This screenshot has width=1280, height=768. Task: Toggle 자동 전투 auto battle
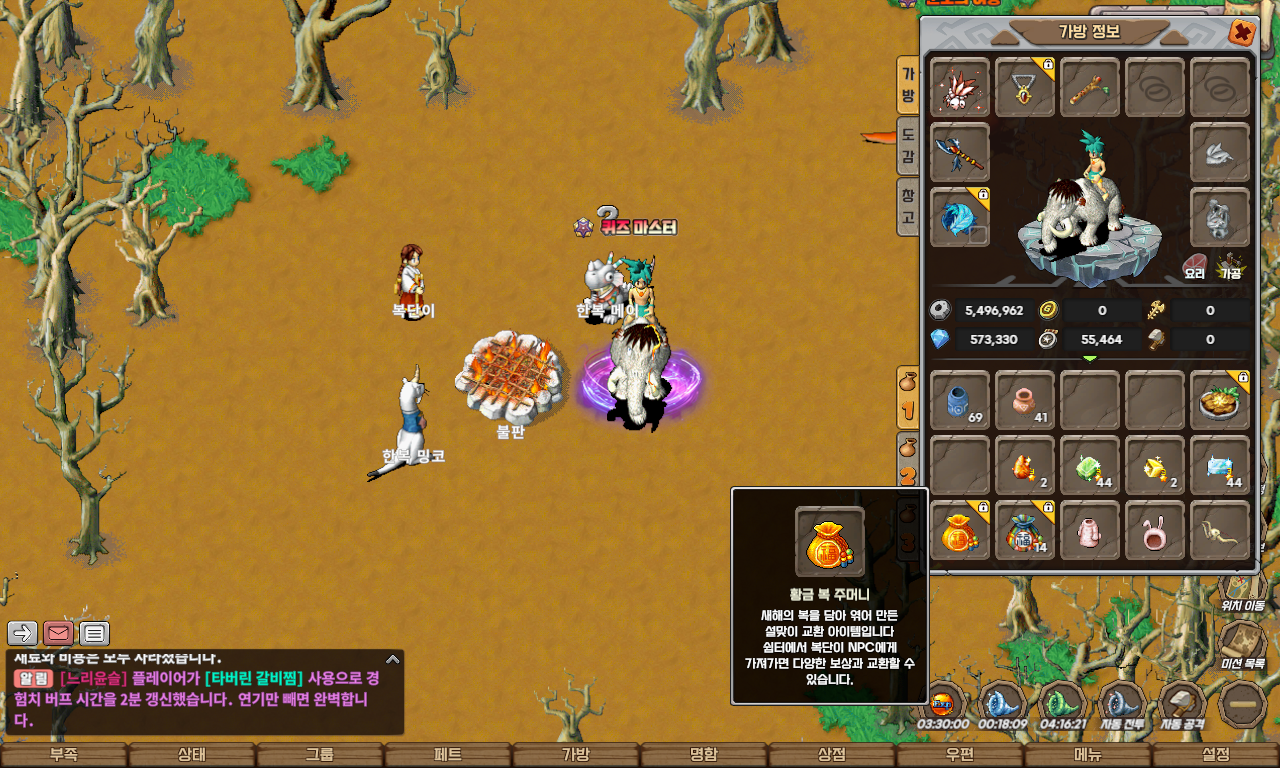click(1122, 705)
